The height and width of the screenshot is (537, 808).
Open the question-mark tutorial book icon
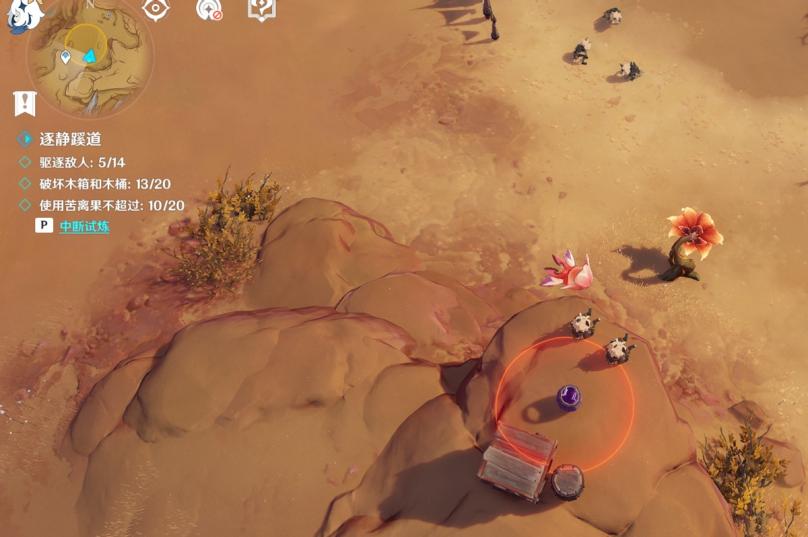pyautogui.click(x=261, y=10)
